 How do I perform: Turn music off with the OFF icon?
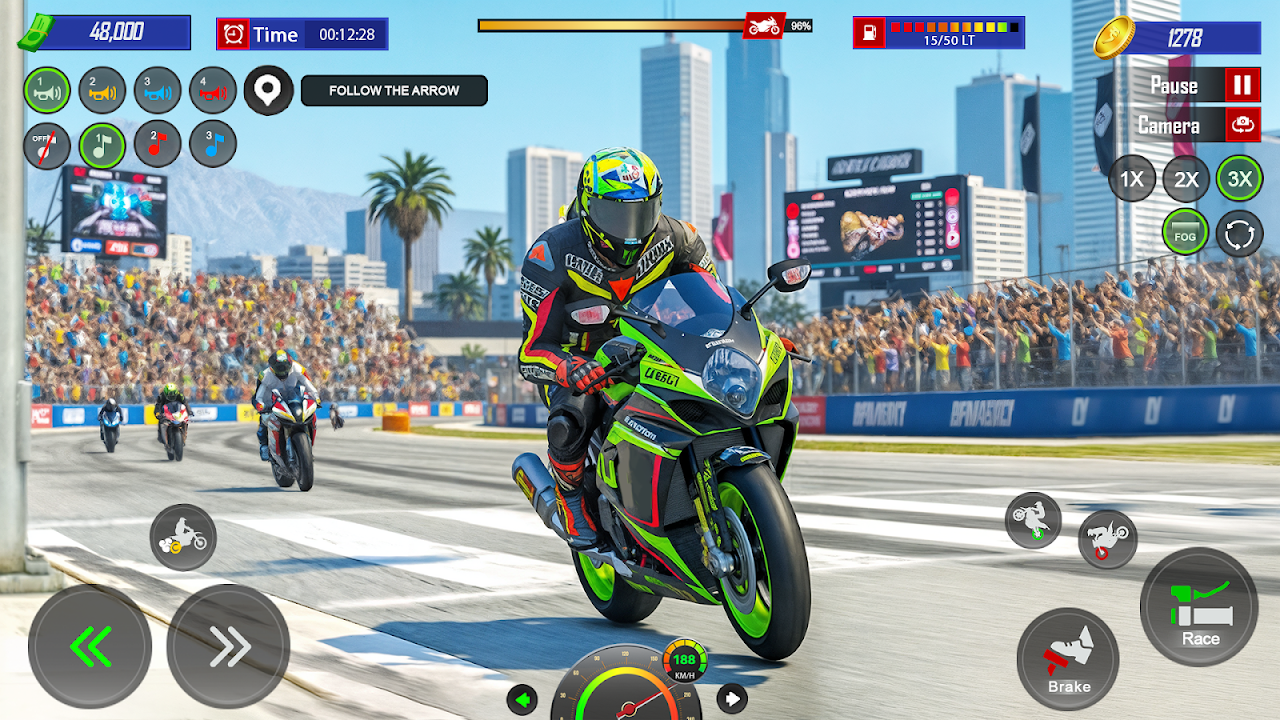coord(47,145)
